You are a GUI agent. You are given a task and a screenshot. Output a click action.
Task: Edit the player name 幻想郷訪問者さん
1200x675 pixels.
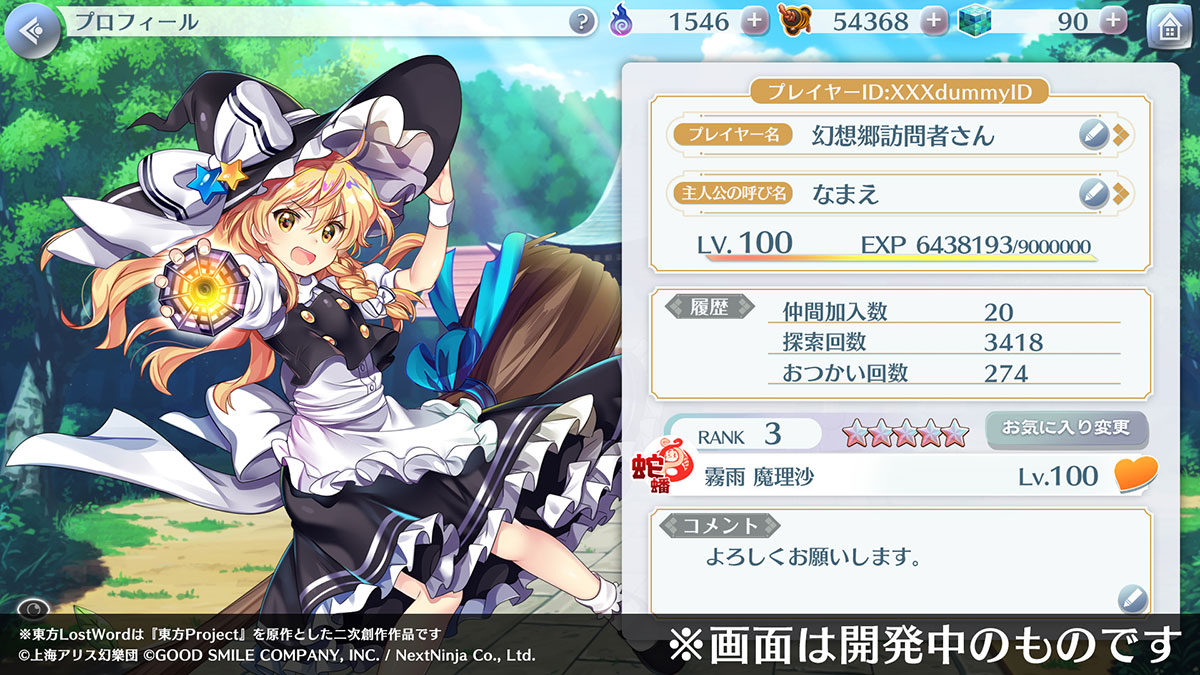click(x=1096, y=135)
